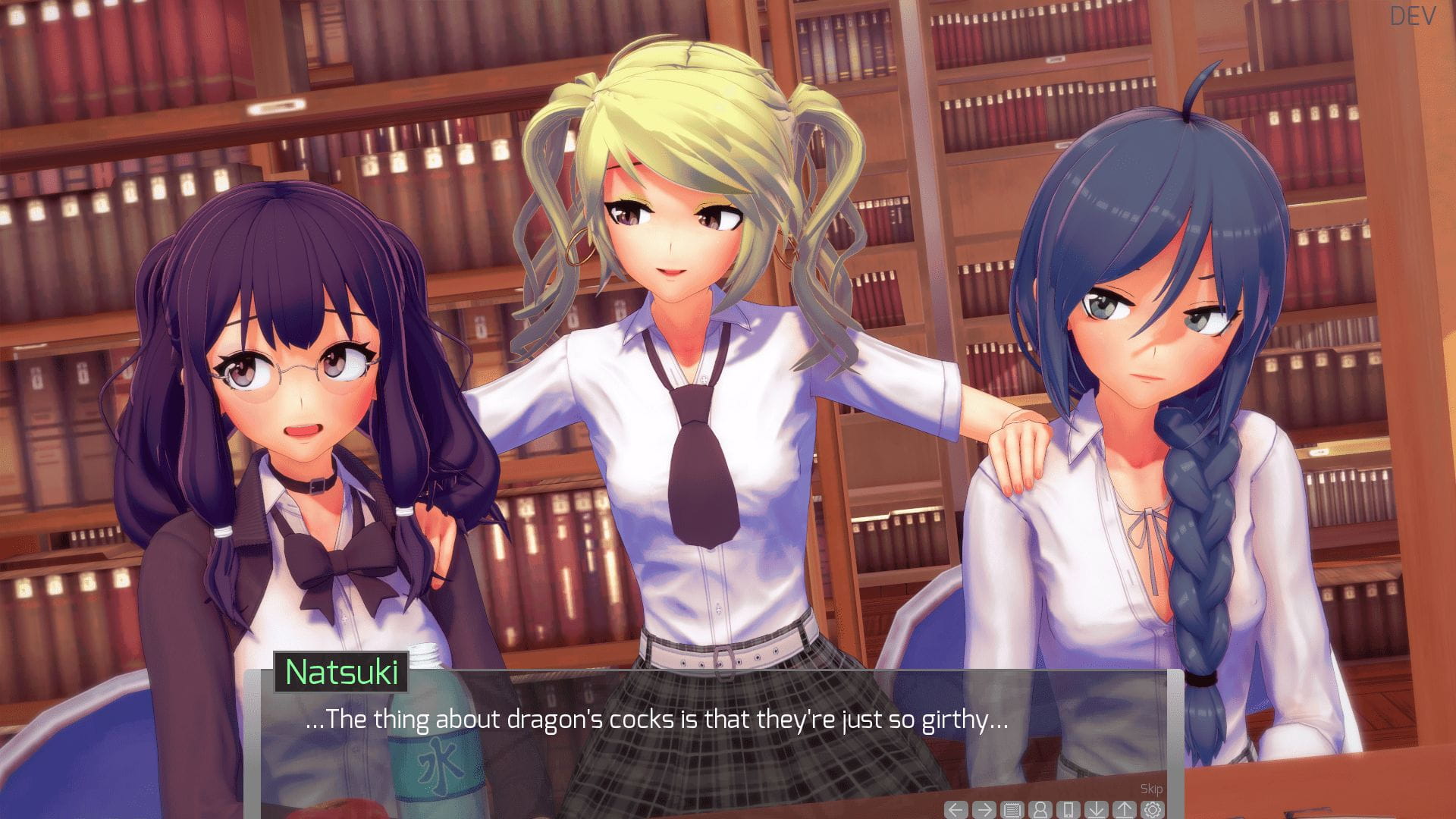Click the quick menu bar at bottom right
1456x819 pixels.
pyautogui.click(x=1054, y=809)
